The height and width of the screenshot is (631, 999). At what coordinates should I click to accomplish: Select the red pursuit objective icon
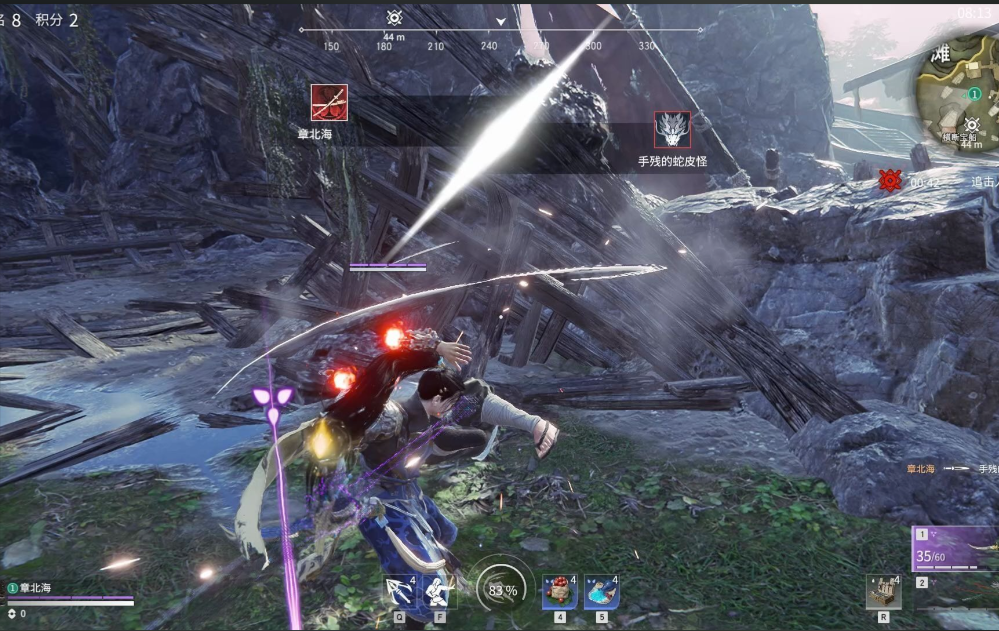[x=889, y=181]
